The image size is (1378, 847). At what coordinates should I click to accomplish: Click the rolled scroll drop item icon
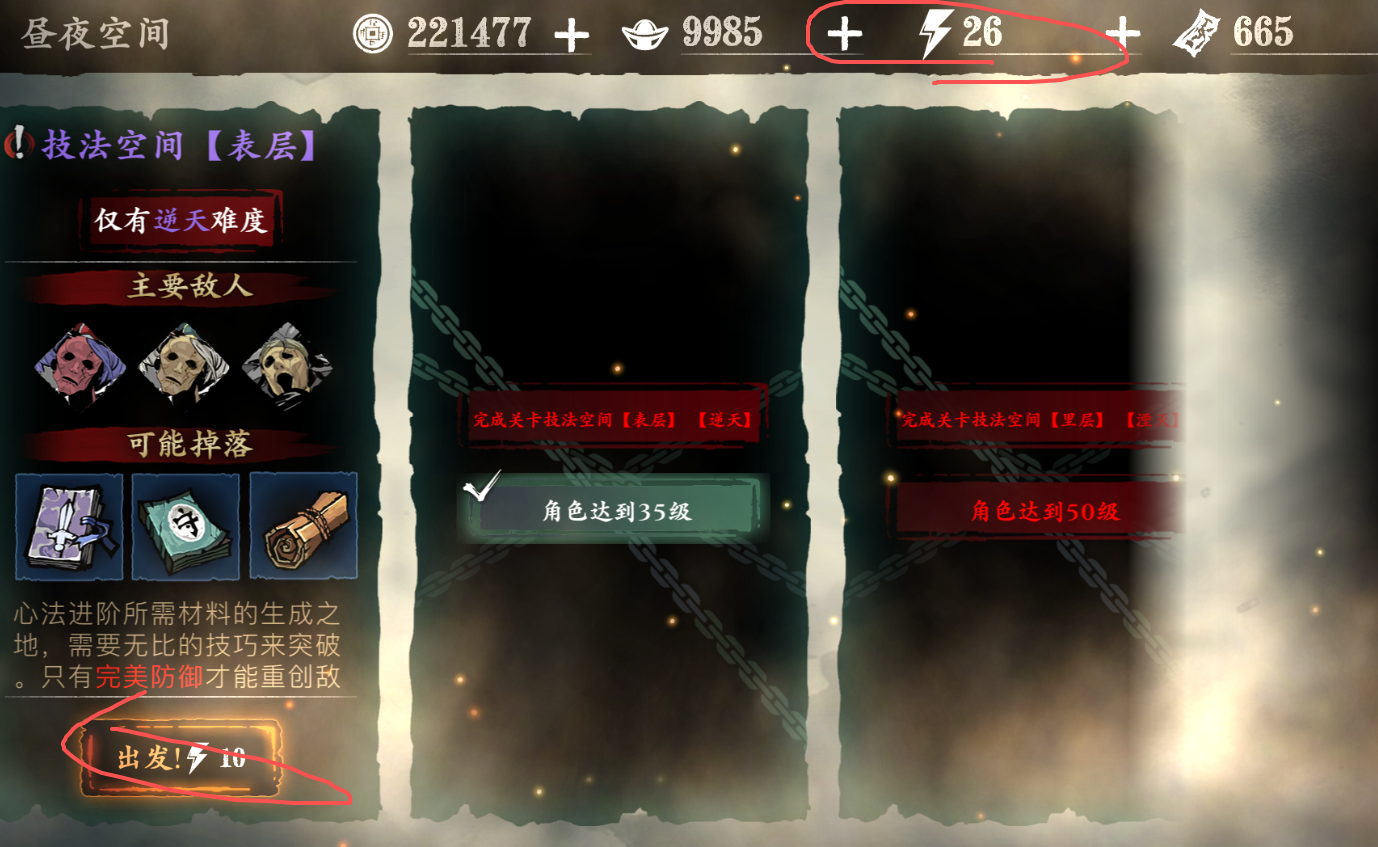tap(302, 527)
